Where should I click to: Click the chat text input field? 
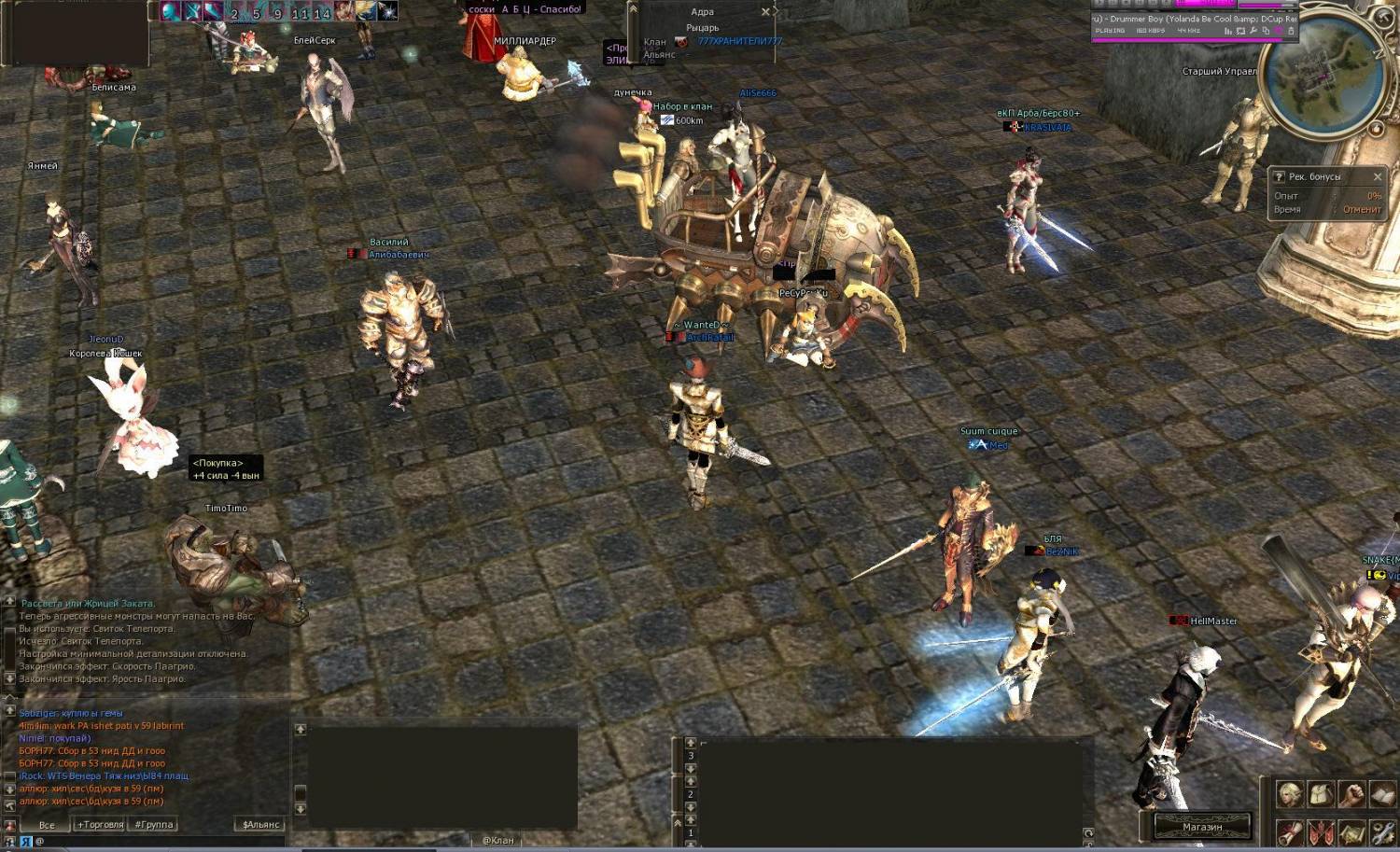coord(159,842)
